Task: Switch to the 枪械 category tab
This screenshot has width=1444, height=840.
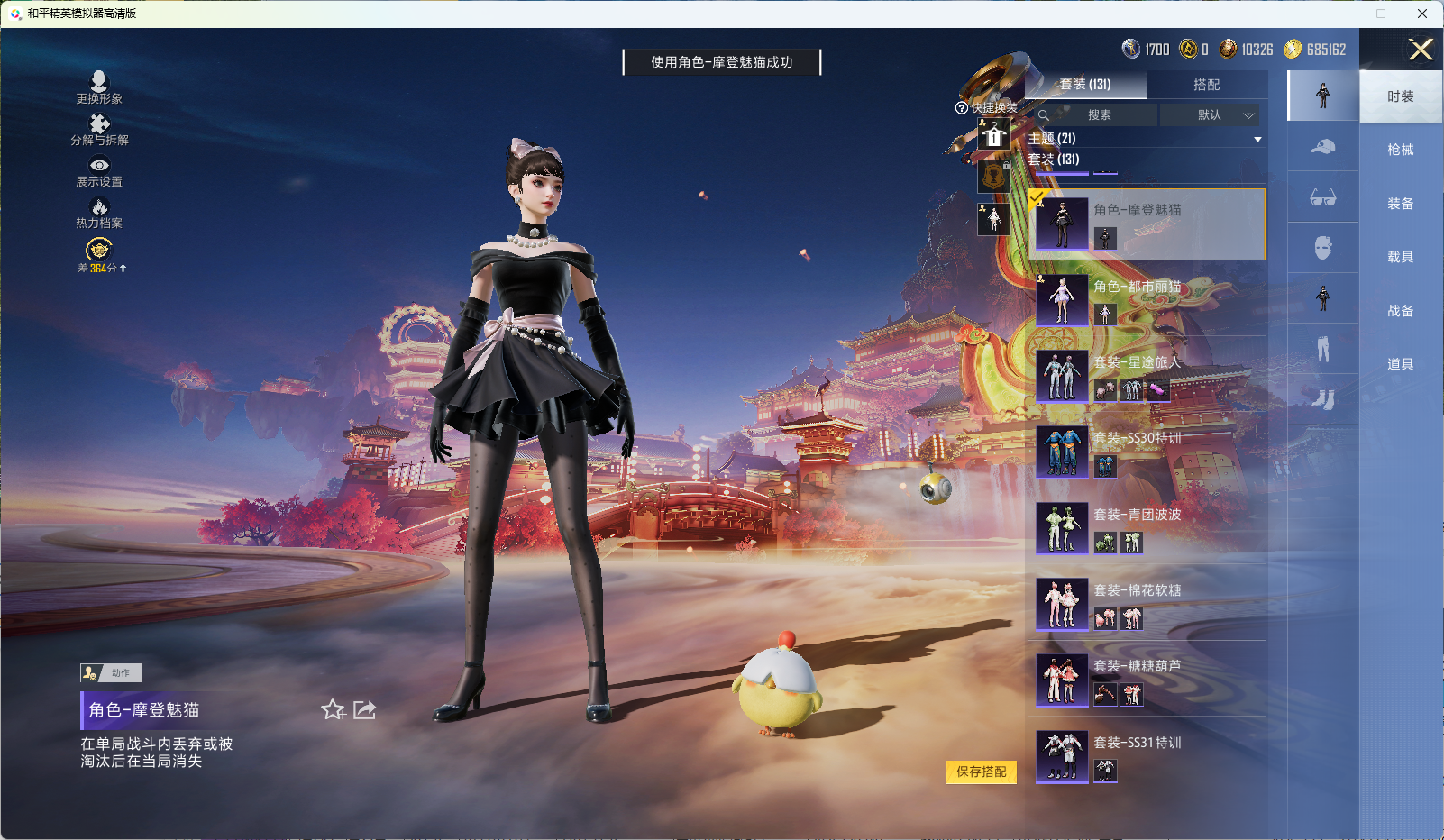Action: [x=1402, y=149]
